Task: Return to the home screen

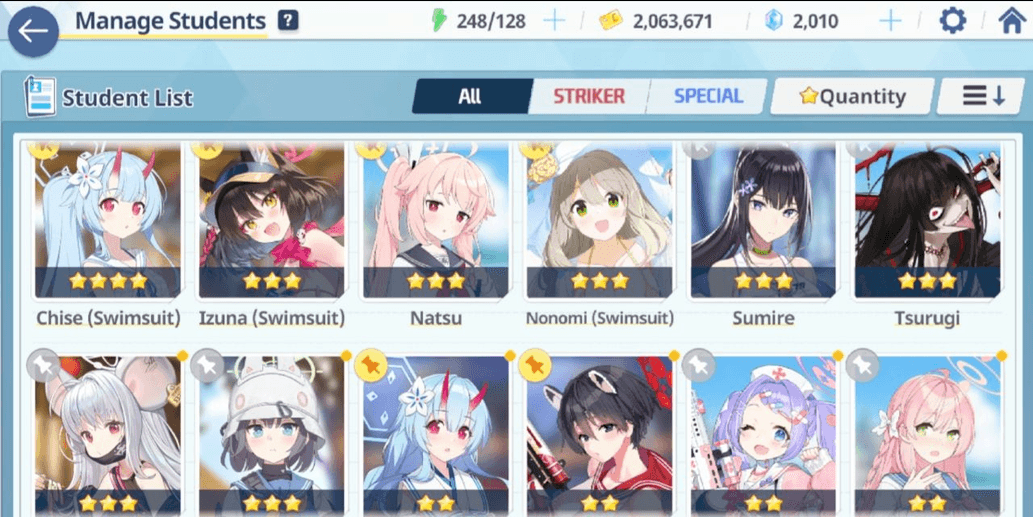Action: [x=1011, y=21]
